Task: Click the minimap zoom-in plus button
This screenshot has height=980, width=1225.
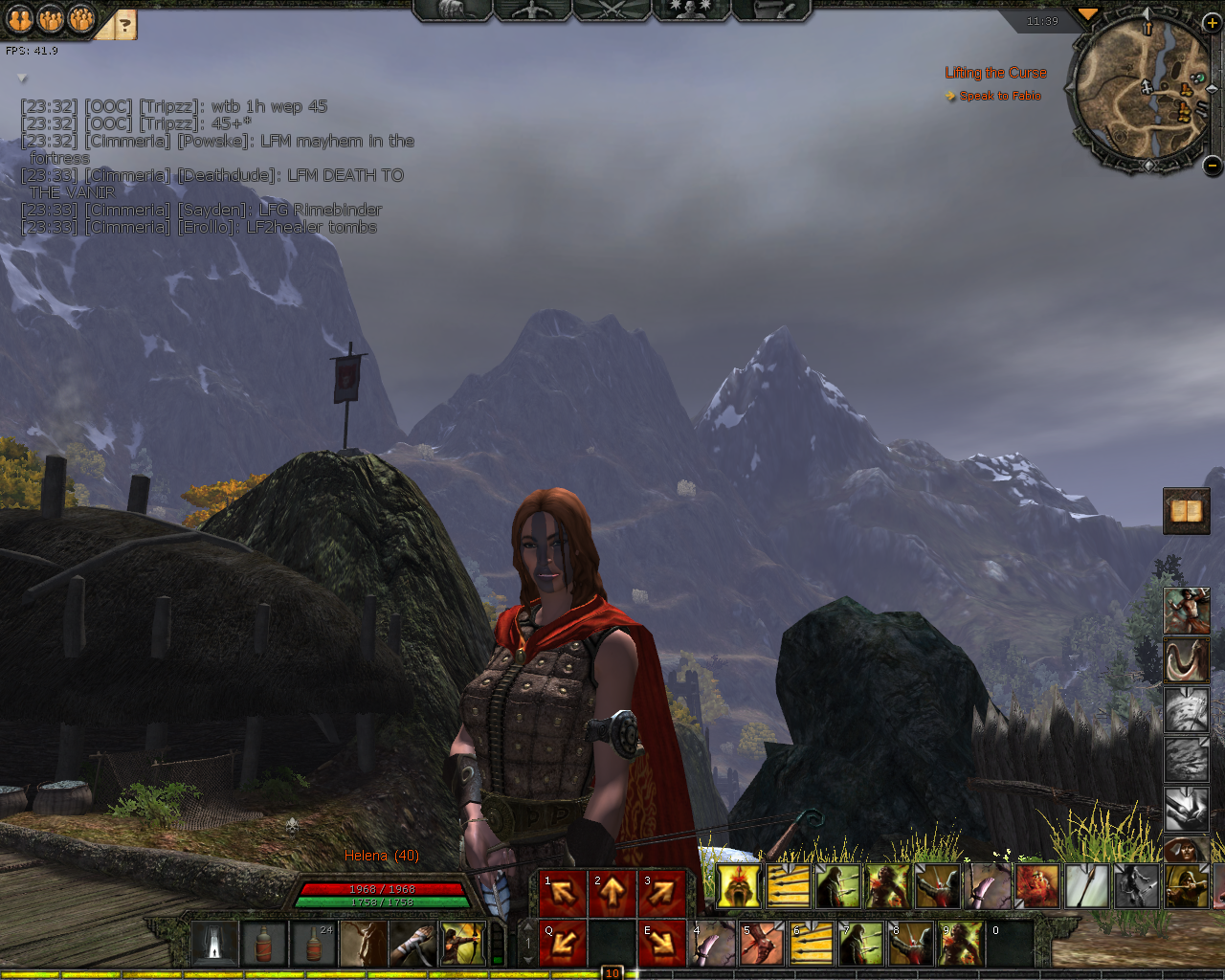Action: coord(1211,23)
